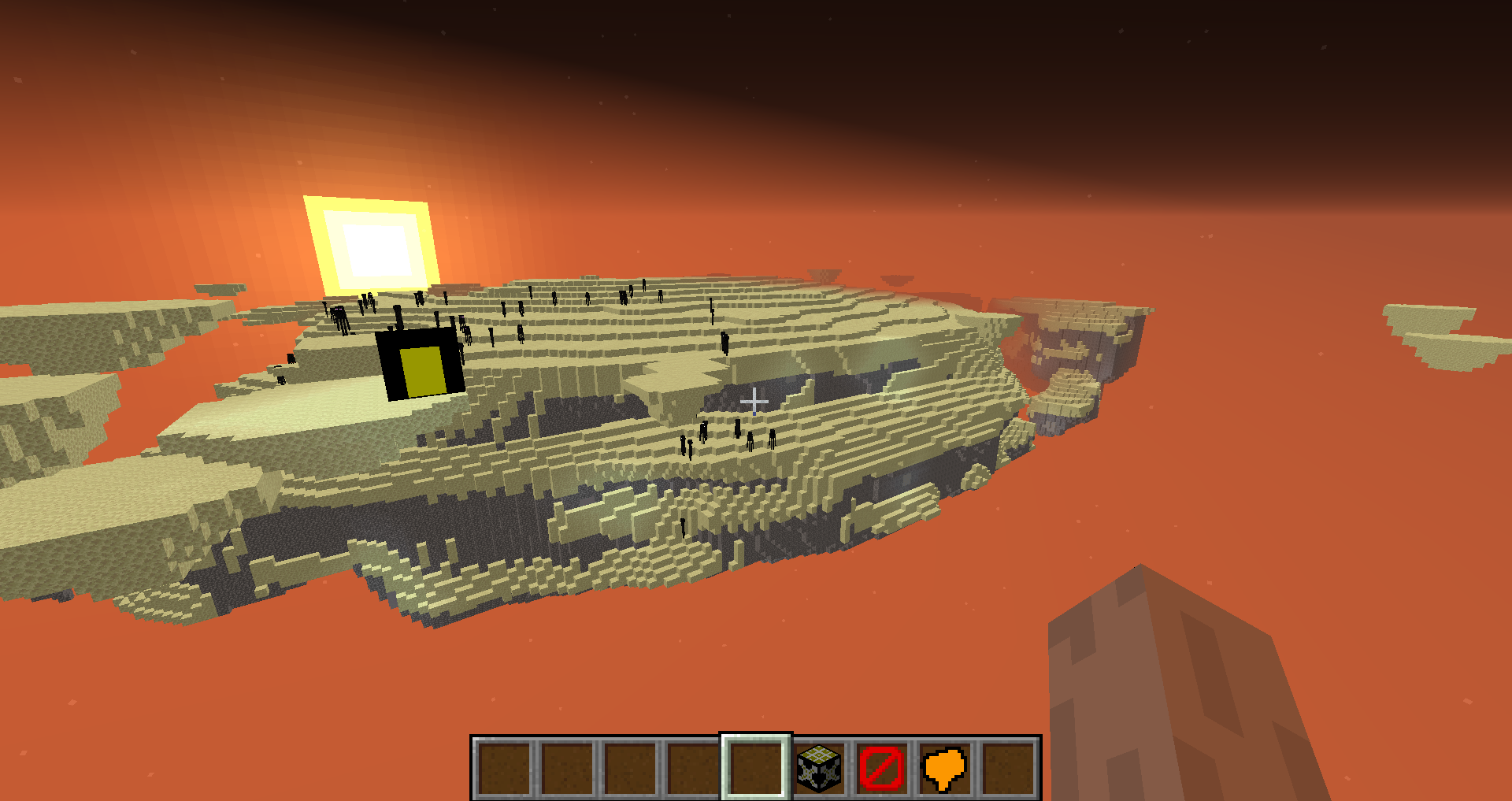Select the dirt in the second hotbar slot
The width and height of the screenshot is (1512, 801).
point(568,767)
